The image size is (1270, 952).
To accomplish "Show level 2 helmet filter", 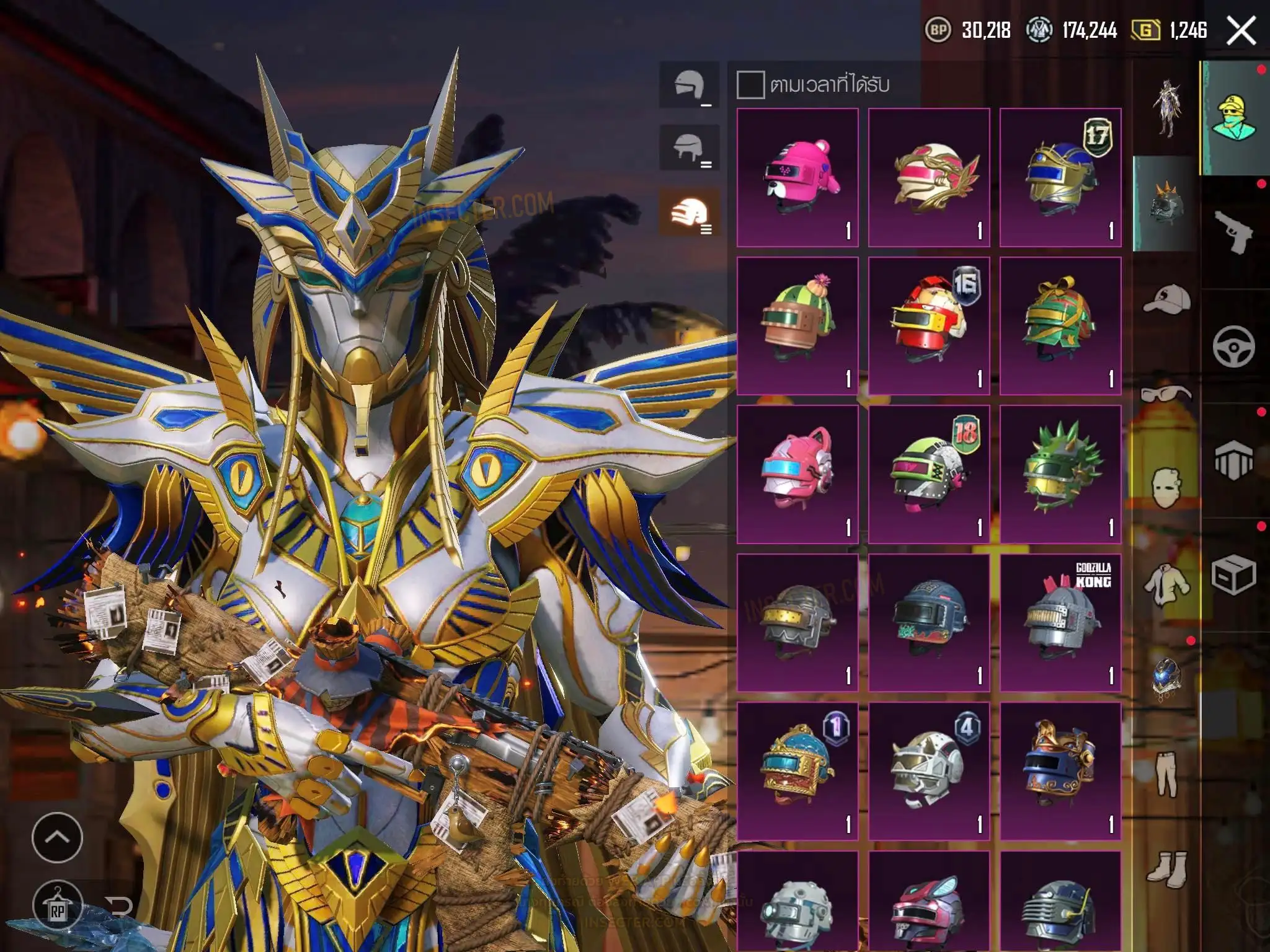I will 689,149.
